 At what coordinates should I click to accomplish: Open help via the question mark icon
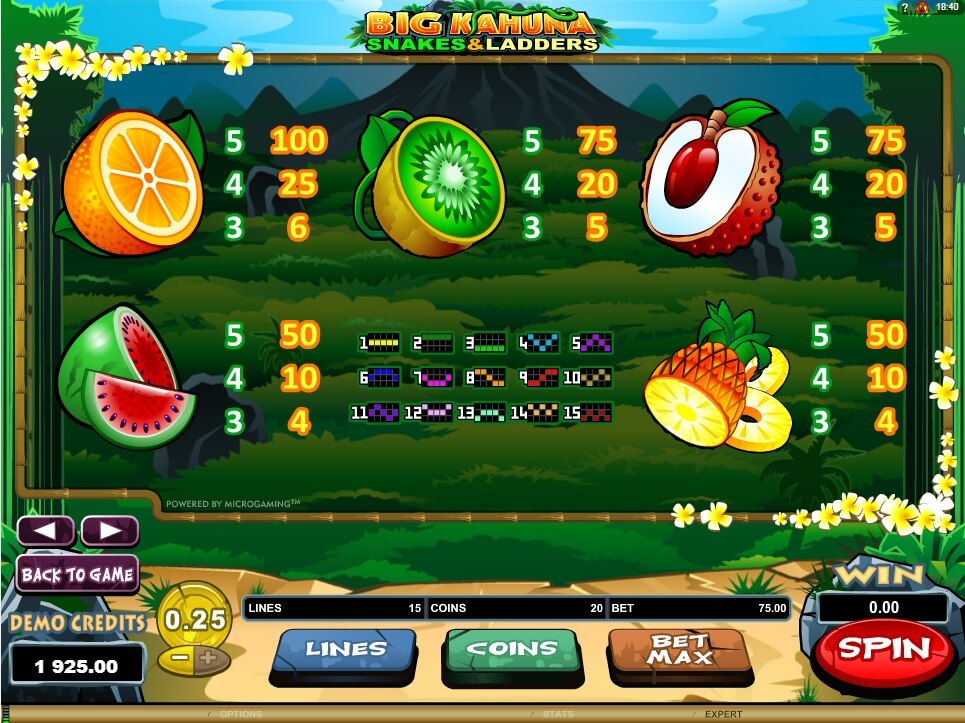pos(903,8)
